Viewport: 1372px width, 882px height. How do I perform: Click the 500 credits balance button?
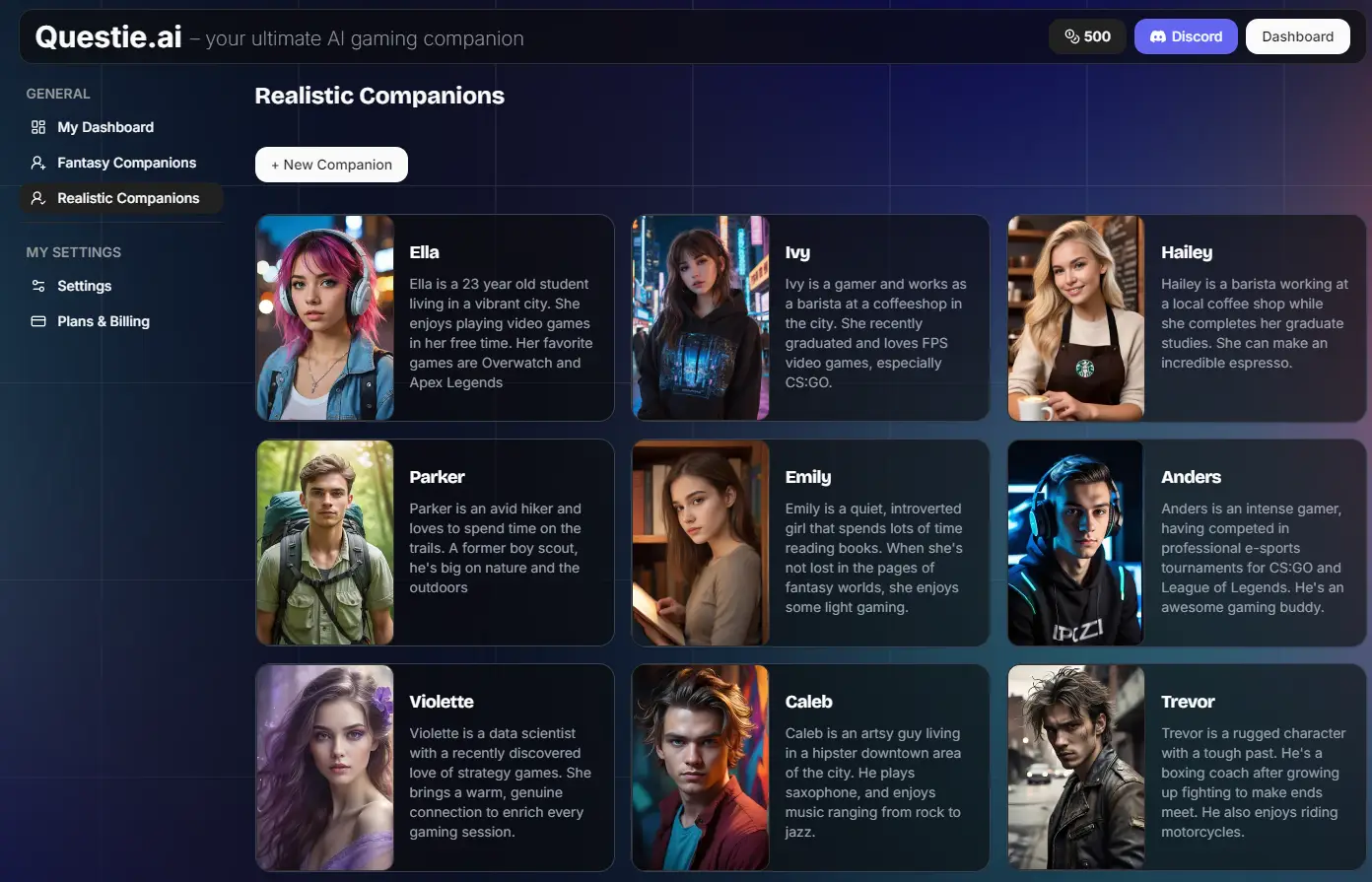tap(1087, 36)
